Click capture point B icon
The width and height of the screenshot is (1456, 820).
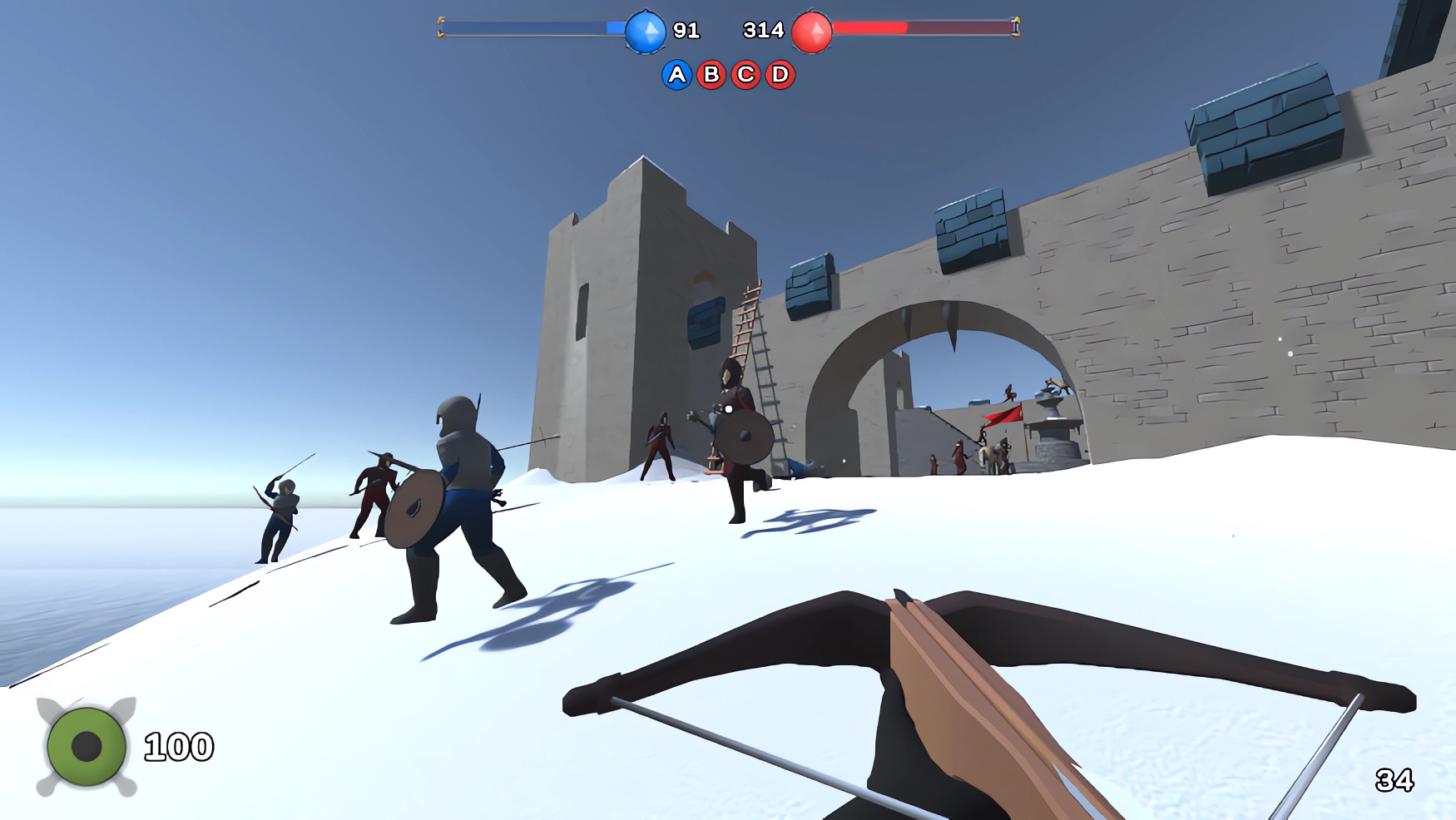(711, 74)
